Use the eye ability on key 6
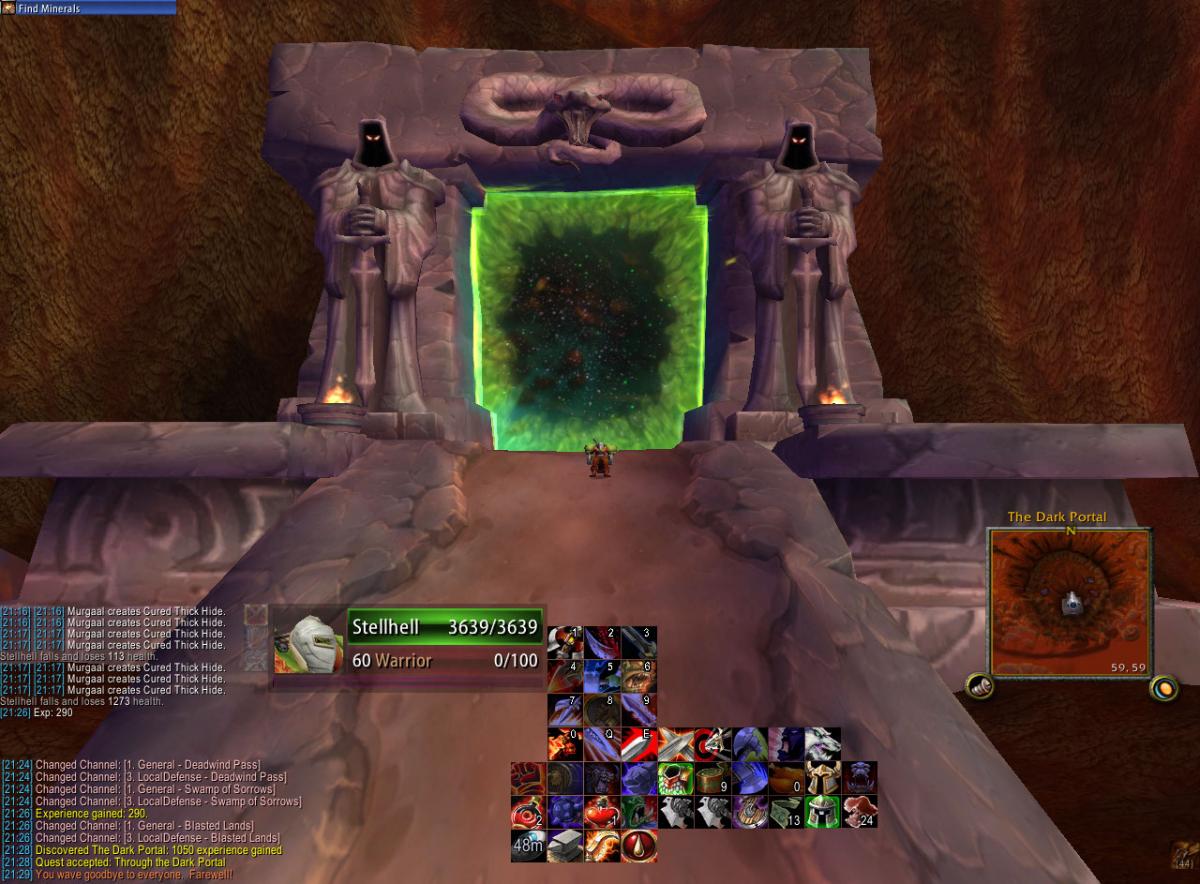This screenshot has width=1200, height=884. 639,676
